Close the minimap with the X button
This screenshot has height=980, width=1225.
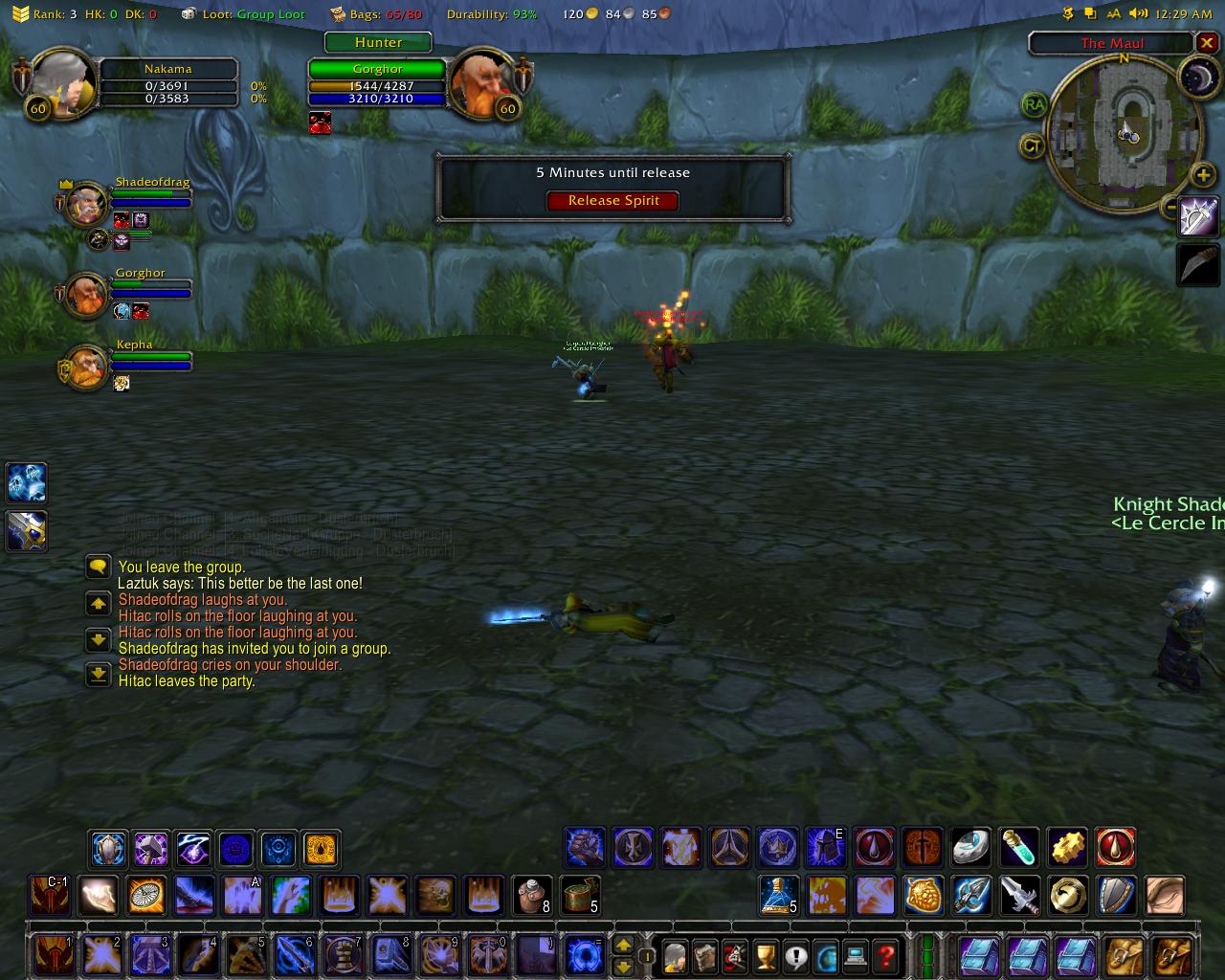(x=1207, y=43)
